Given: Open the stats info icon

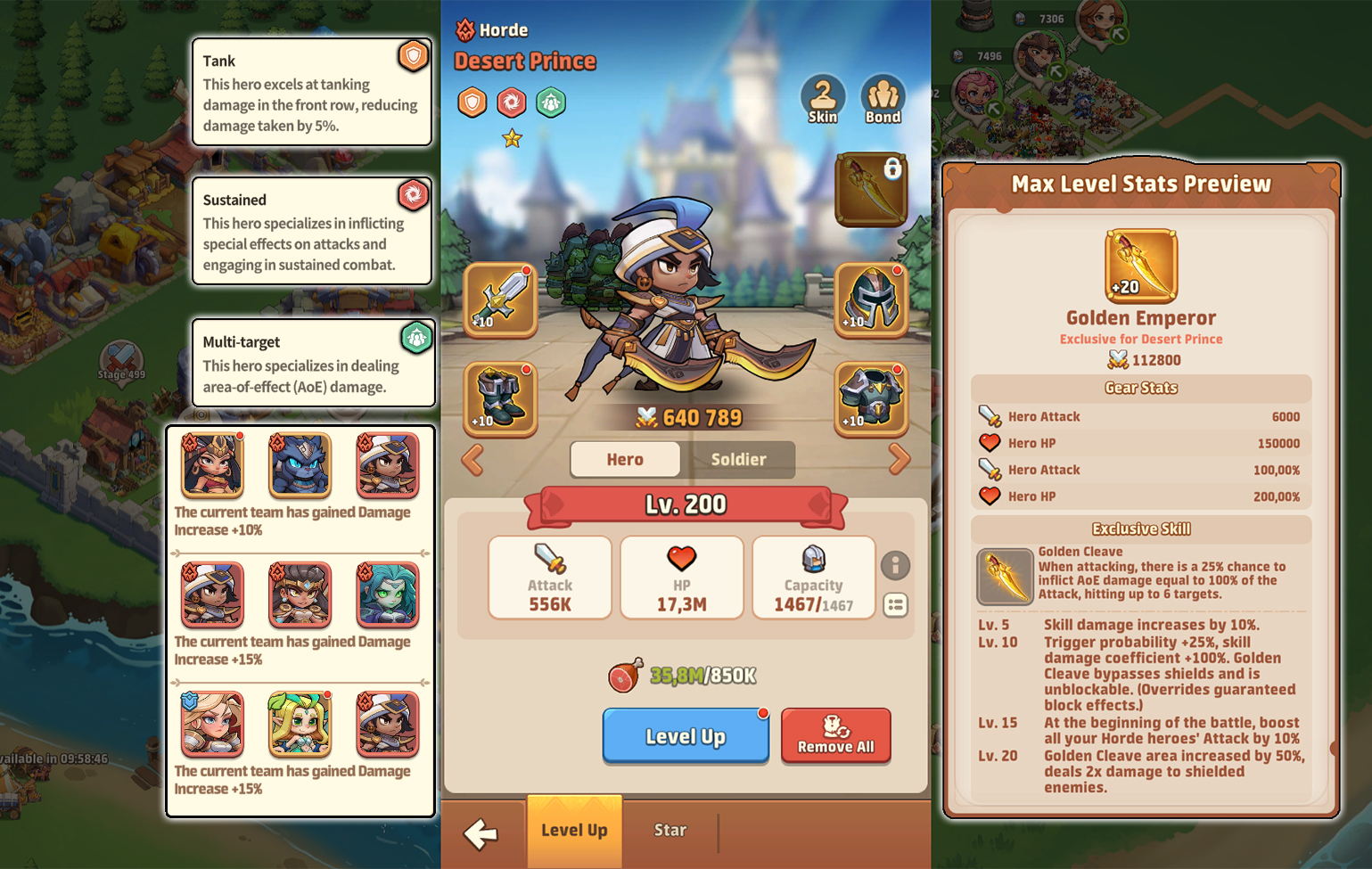Looking at the screenshot, I should (896, 565).
